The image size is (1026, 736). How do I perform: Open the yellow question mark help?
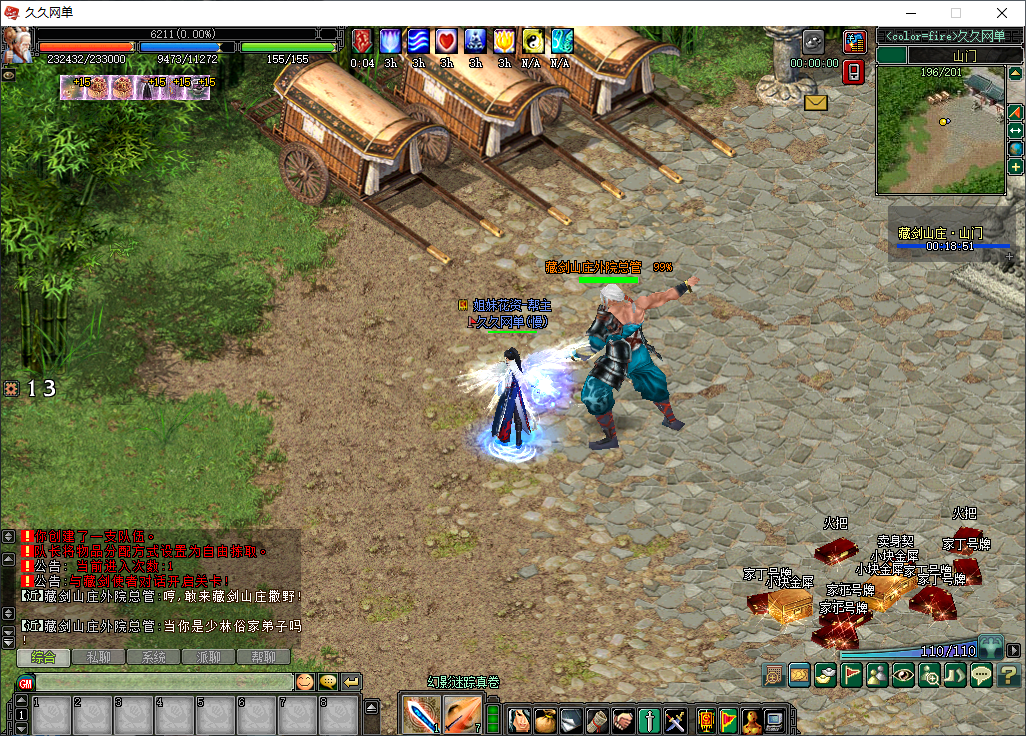click(x=1007, y=675)
